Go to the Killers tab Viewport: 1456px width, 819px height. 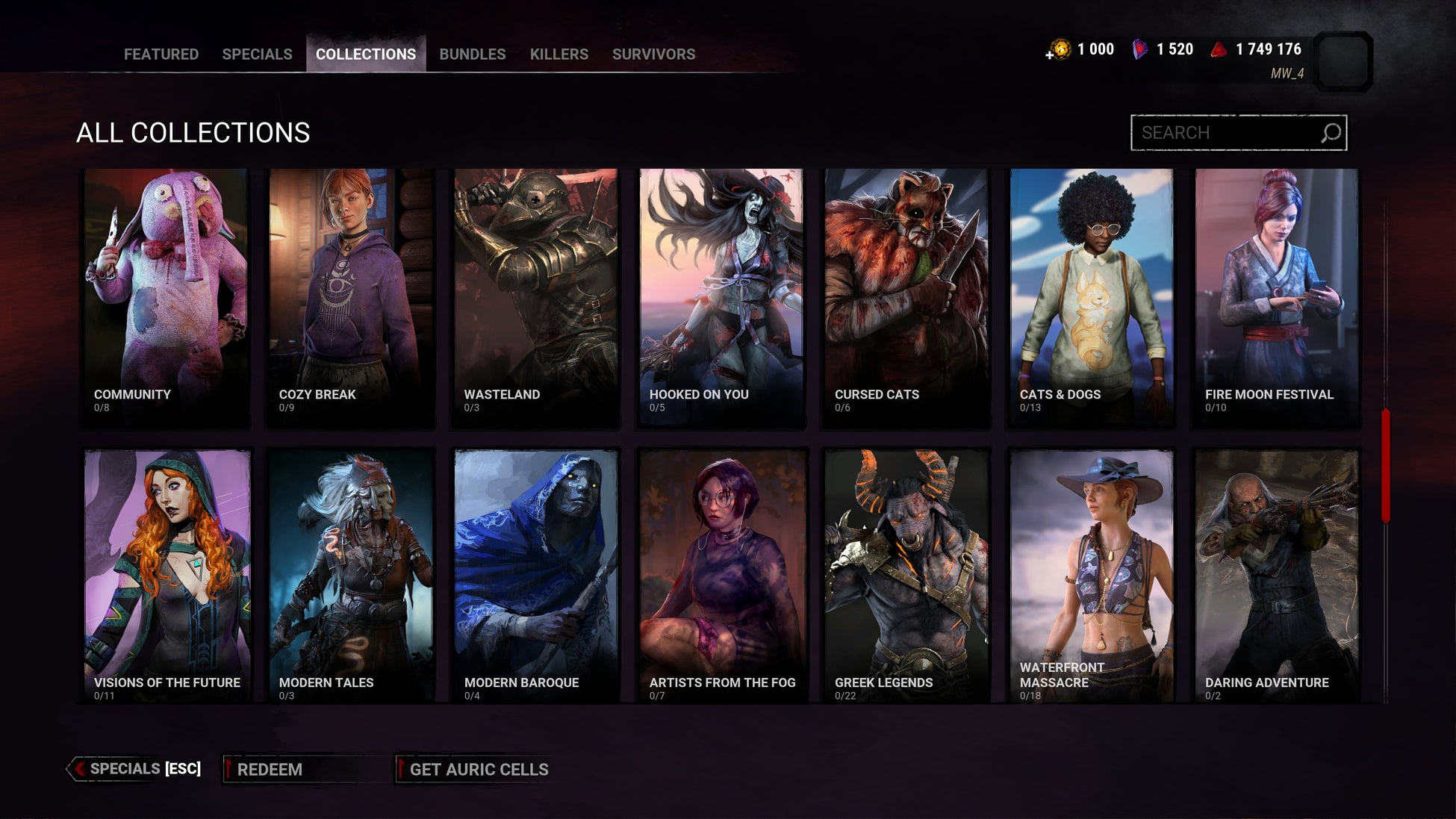pyautogui.click(x=559, y=54)
